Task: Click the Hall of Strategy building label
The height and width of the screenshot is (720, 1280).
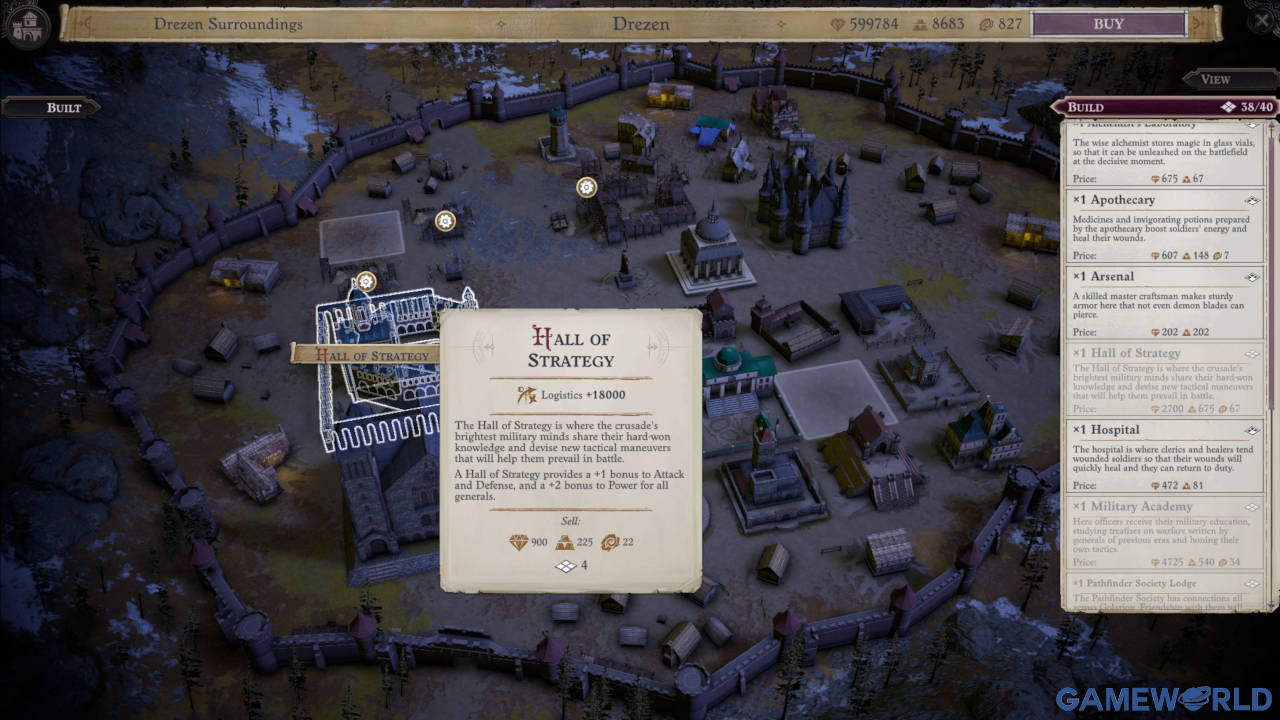Action: pos(365,354)
